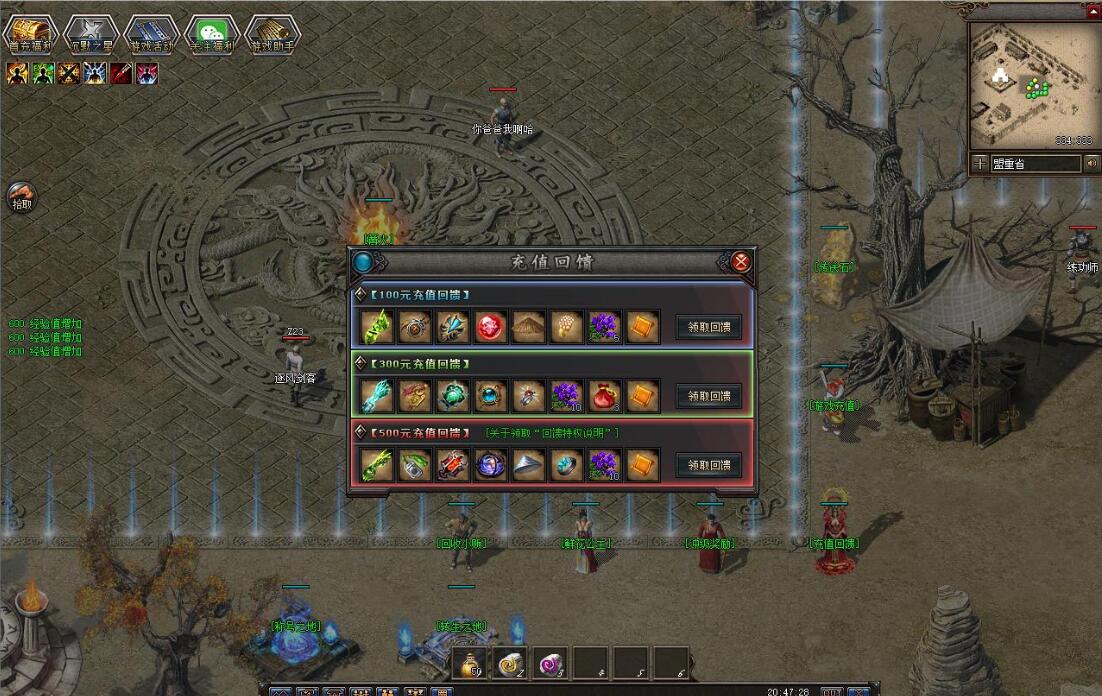Use the purple swirl scroll in hotbar
Viewport: 1102px width, 696px height.
pyautogui.click(x=549, y=661)
